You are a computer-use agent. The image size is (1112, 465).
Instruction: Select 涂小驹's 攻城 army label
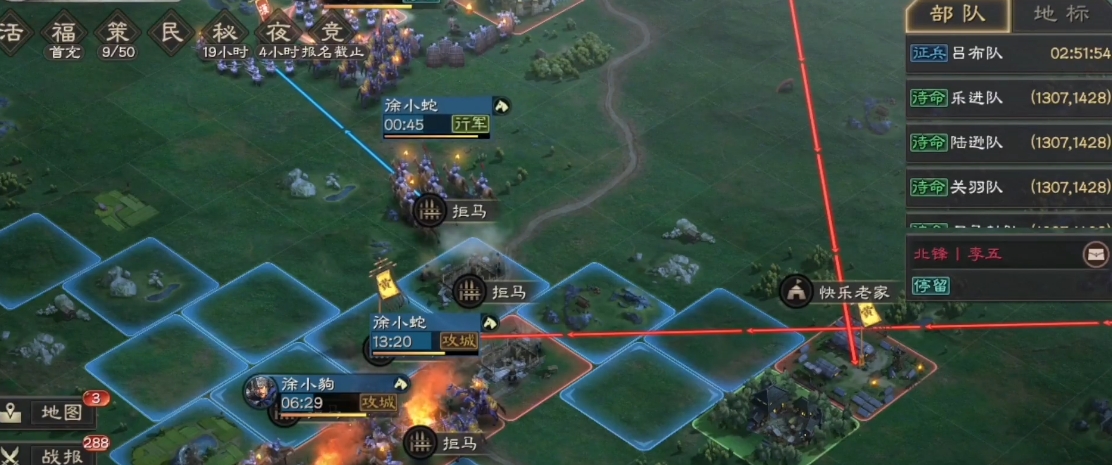pyautogui.click(x=330, y=393)
